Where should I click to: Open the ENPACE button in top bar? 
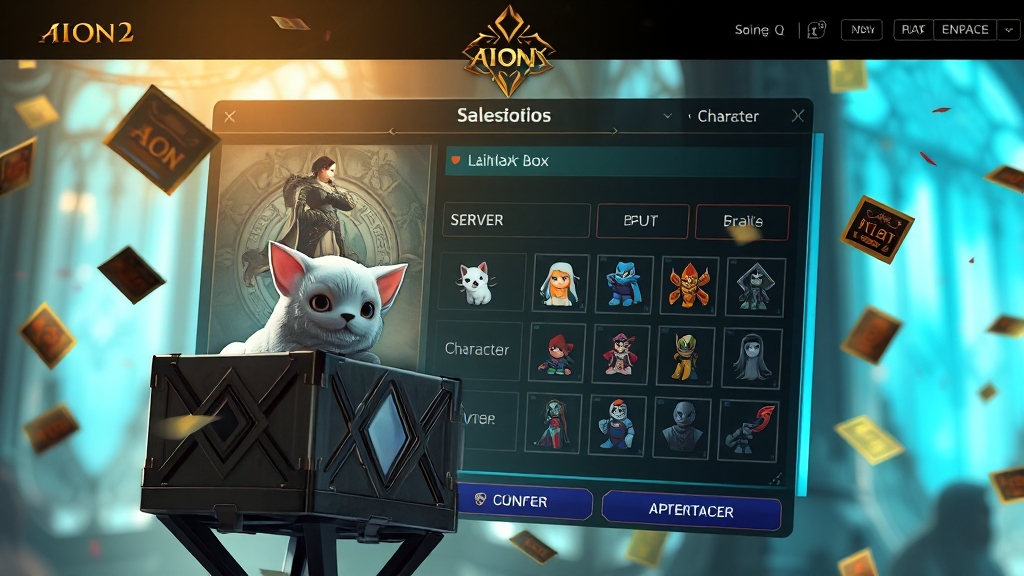[x=965, y=30]
